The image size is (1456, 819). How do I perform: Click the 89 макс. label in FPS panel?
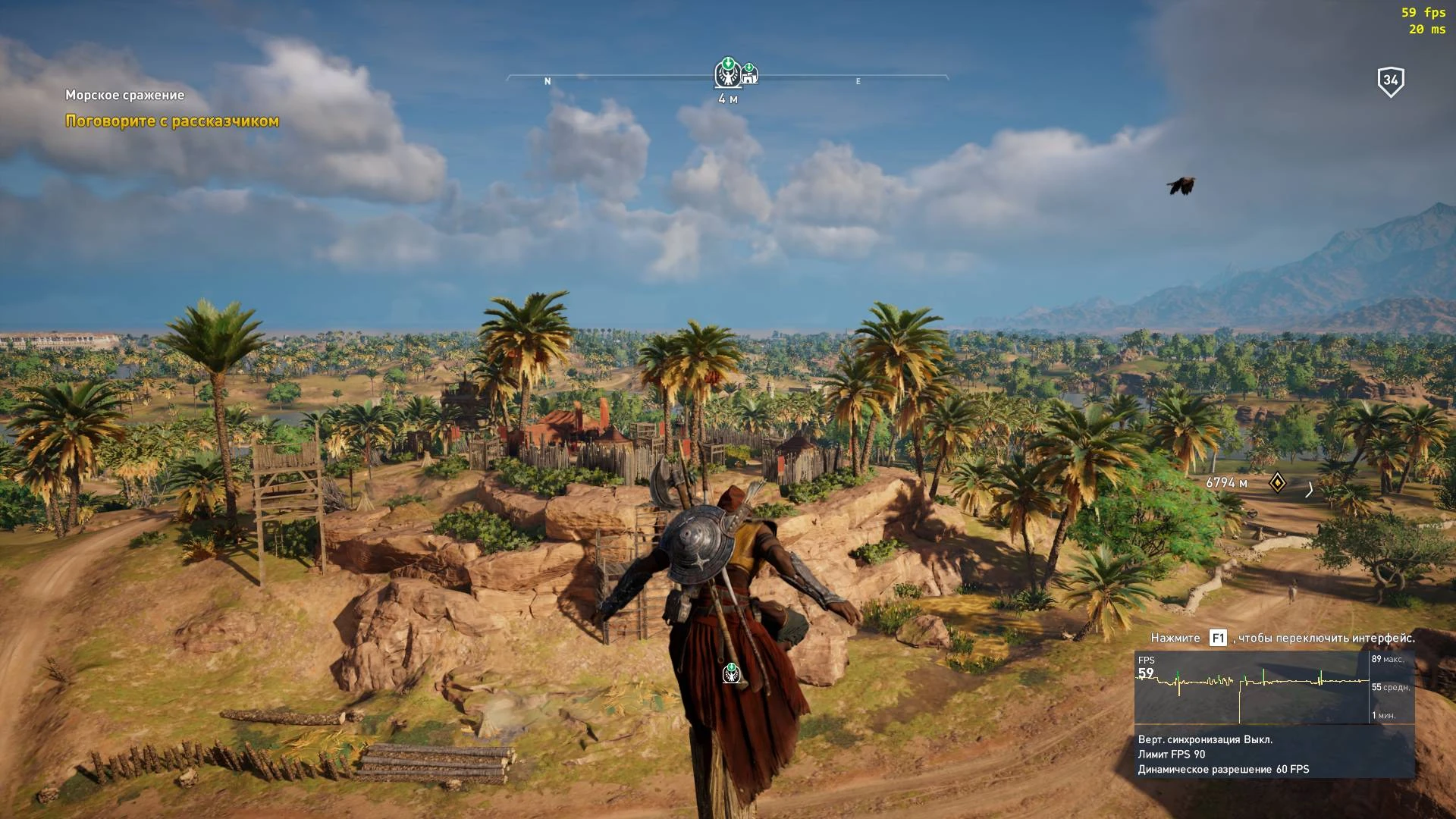1392,661
